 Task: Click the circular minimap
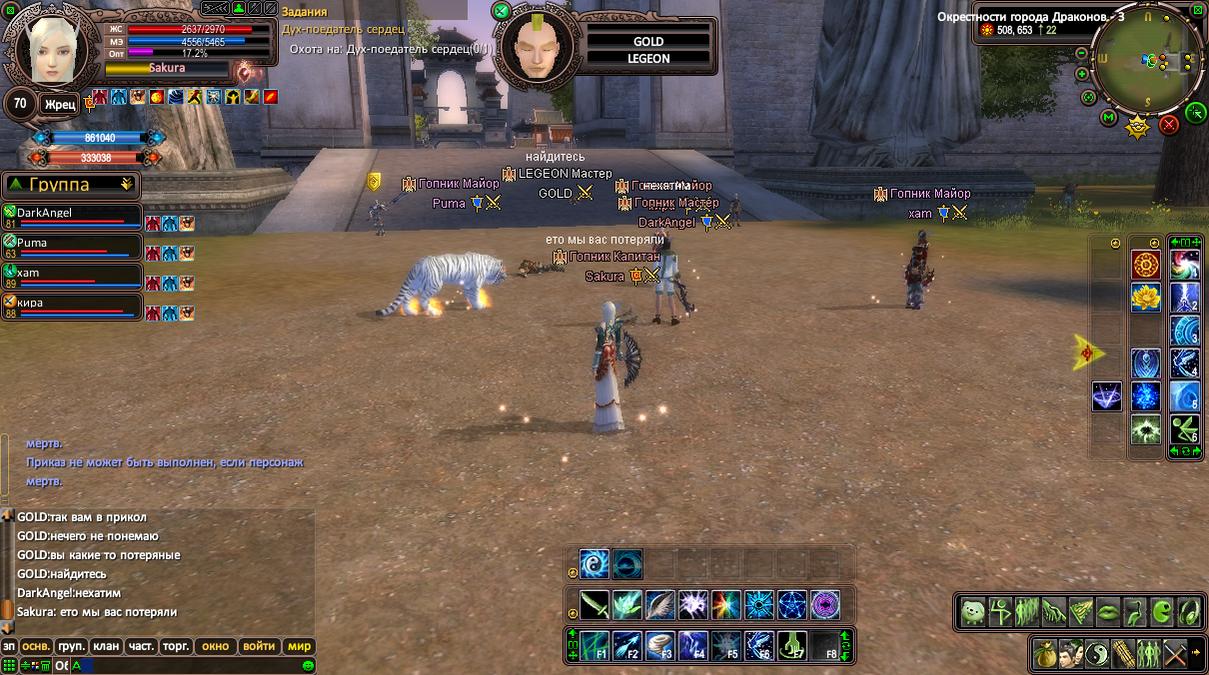(x=1148, y=60)
